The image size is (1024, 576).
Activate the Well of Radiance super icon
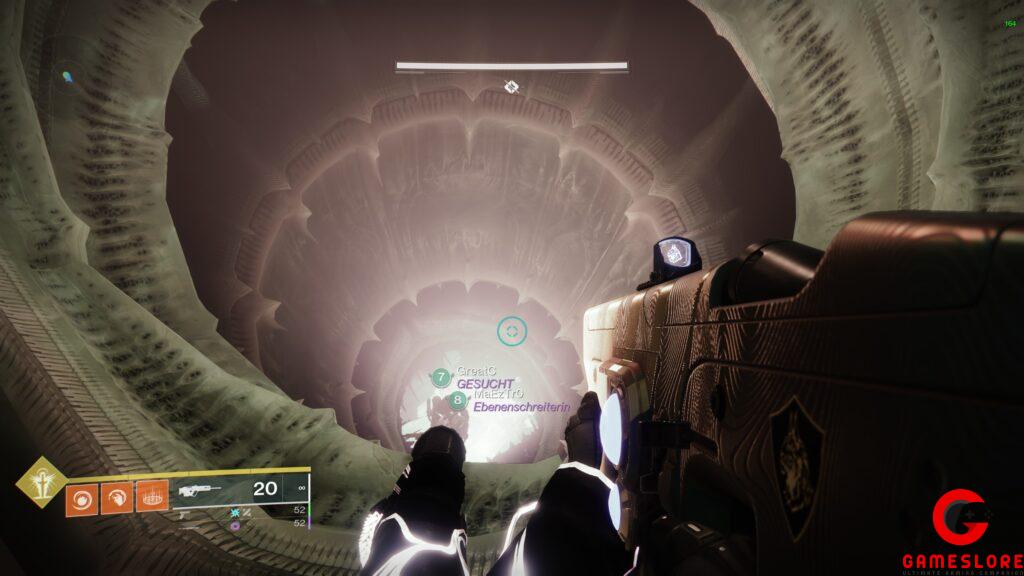41,482
